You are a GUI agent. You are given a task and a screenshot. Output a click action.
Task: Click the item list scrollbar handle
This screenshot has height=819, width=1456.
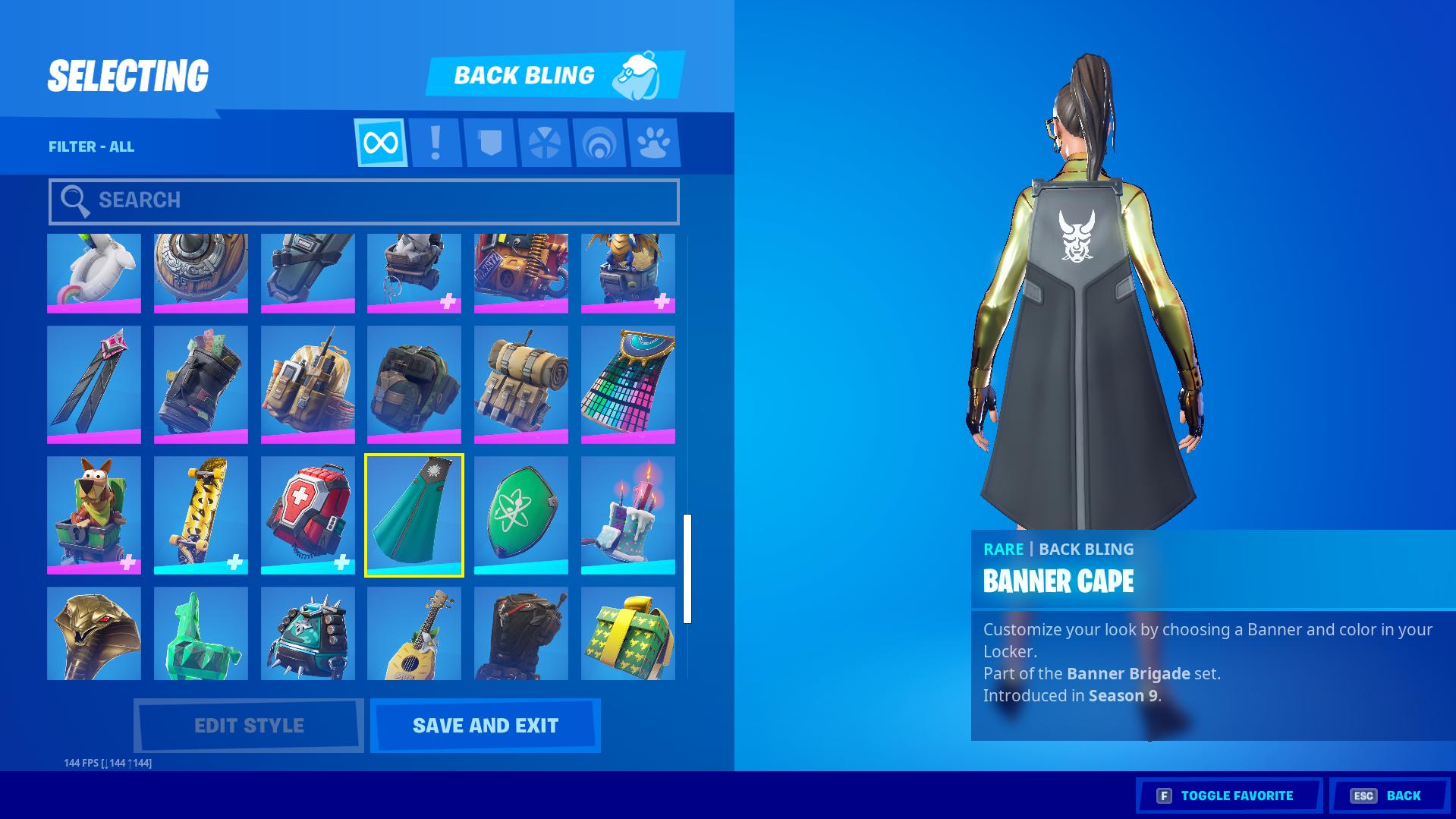click(x=687, y=569)
